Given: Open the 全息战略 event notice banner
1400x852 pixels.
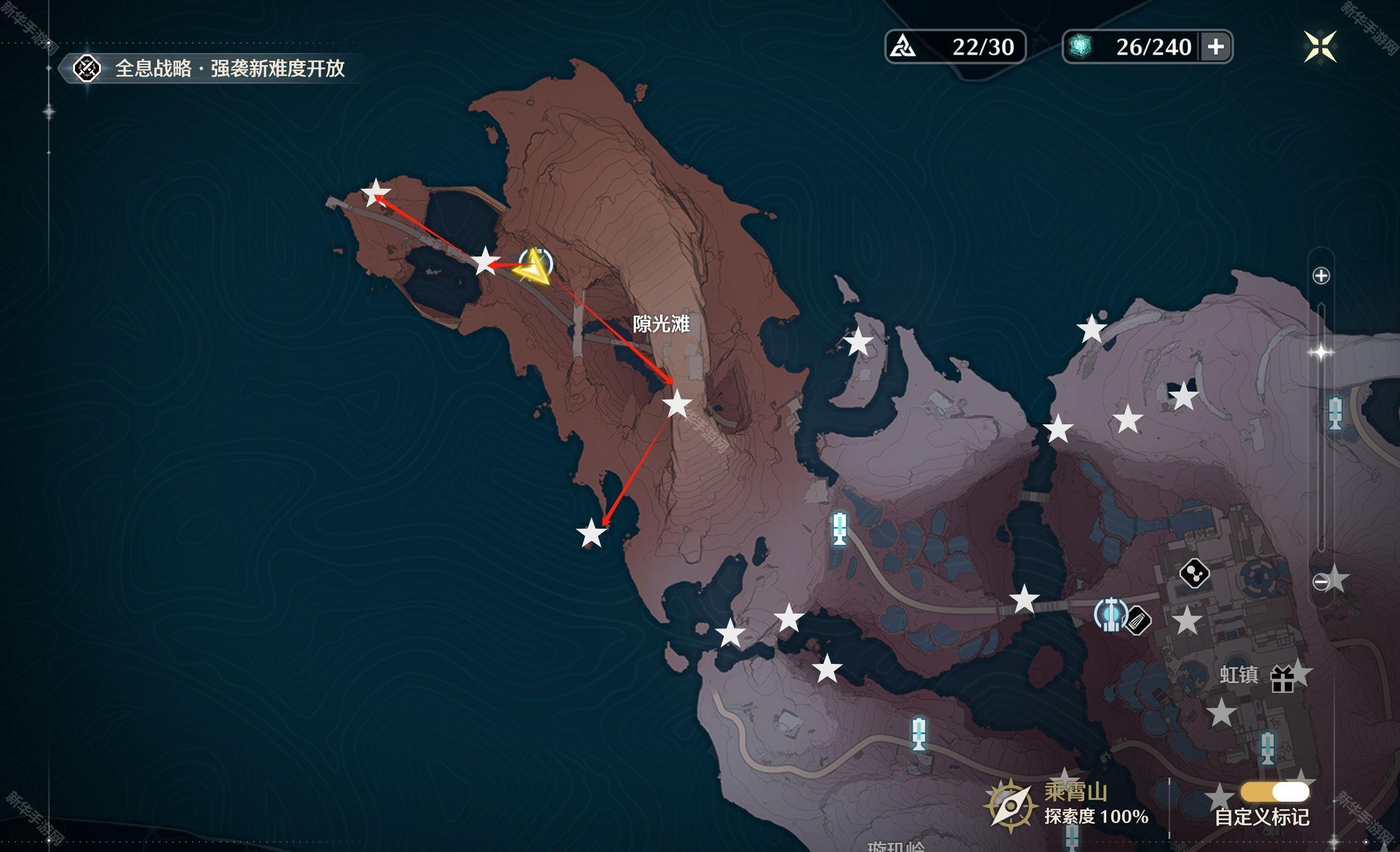Looking at the screenshot, I should pos(210,69).
